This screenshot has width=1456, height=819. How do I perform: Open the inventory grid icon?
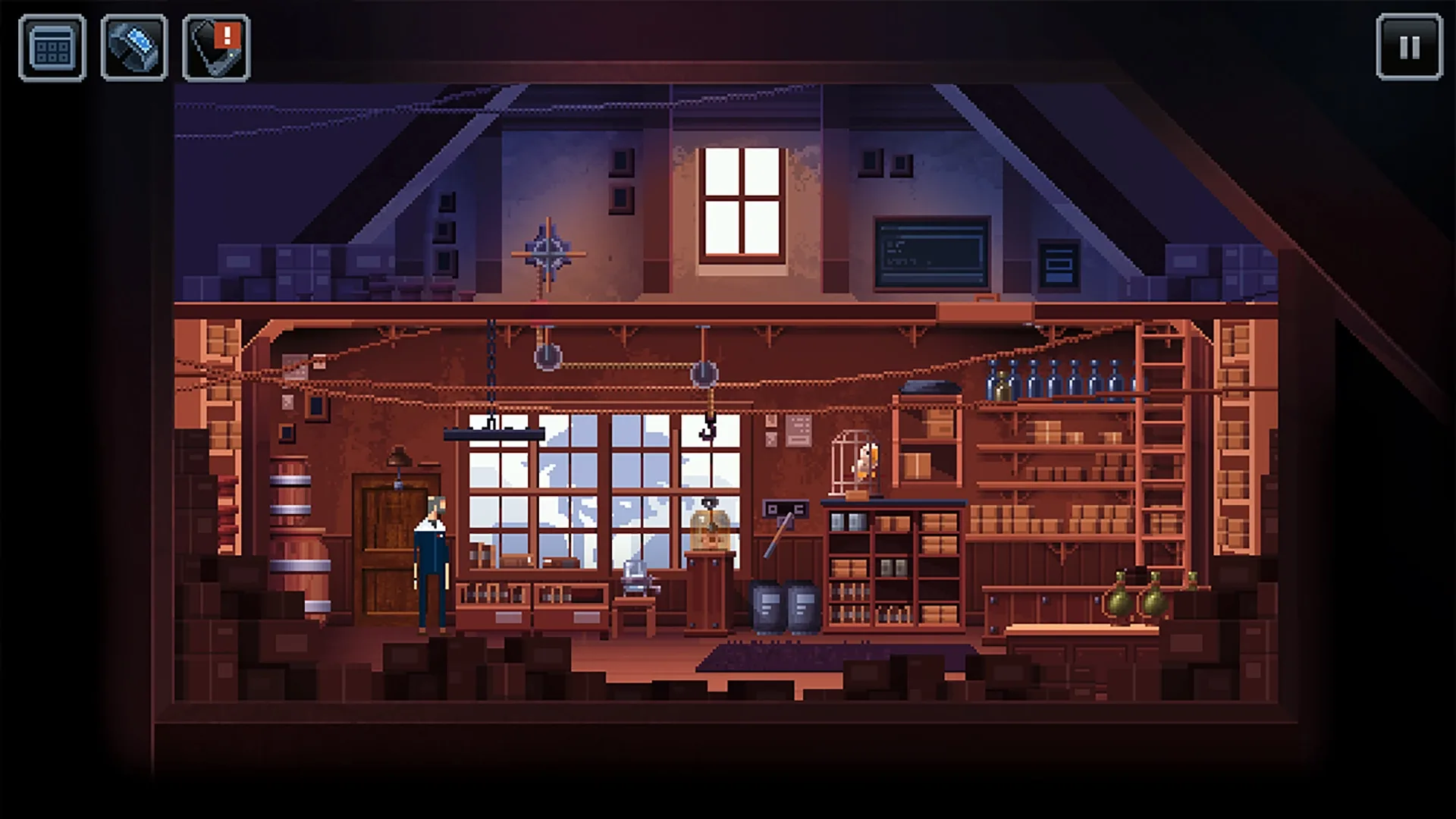pyautogui.click(x=52, y=45)
